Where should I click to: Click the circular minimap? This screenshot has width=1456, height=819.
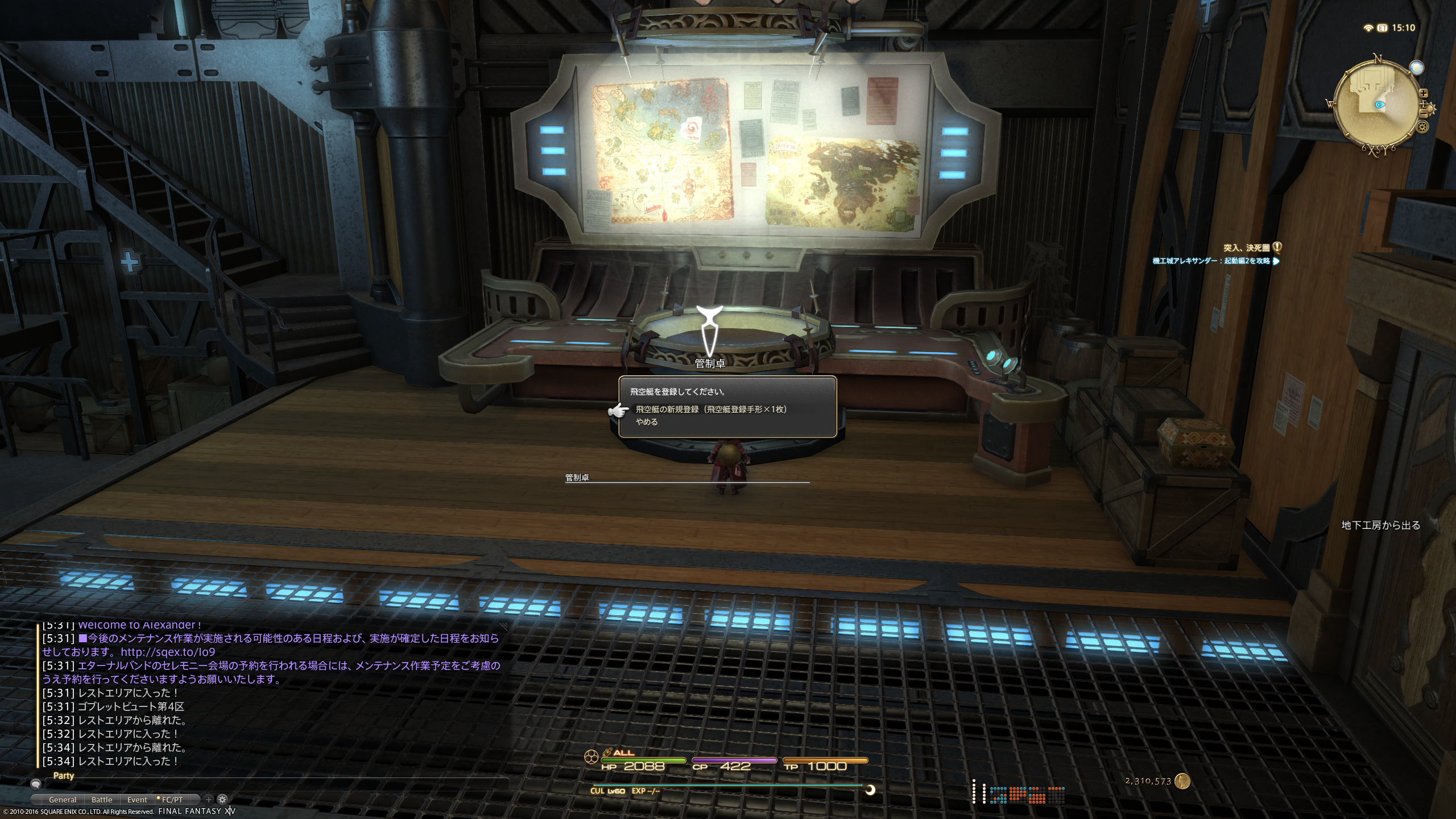coord(1378,106)
